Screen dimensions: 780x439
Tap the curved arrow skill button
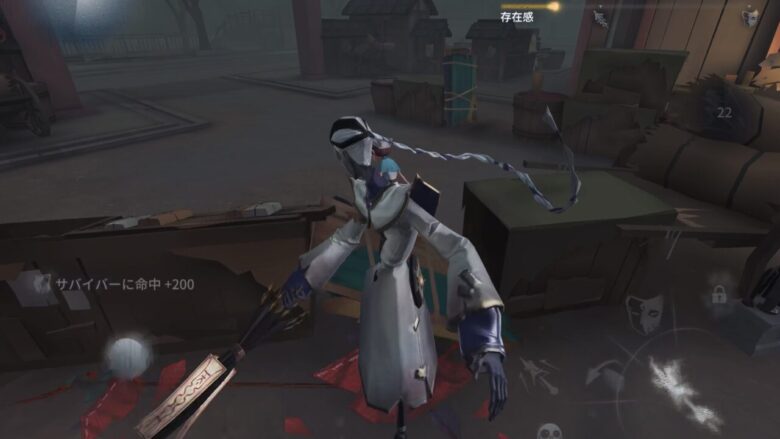pos(604,375)
